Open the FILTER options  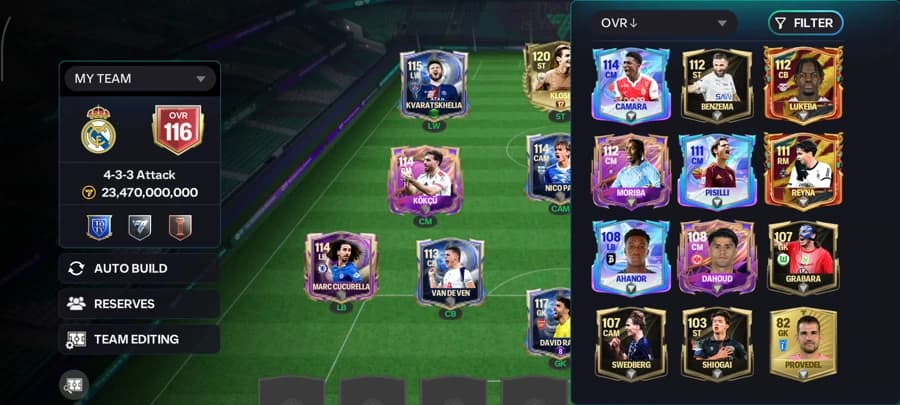click(x=805, y=23)
